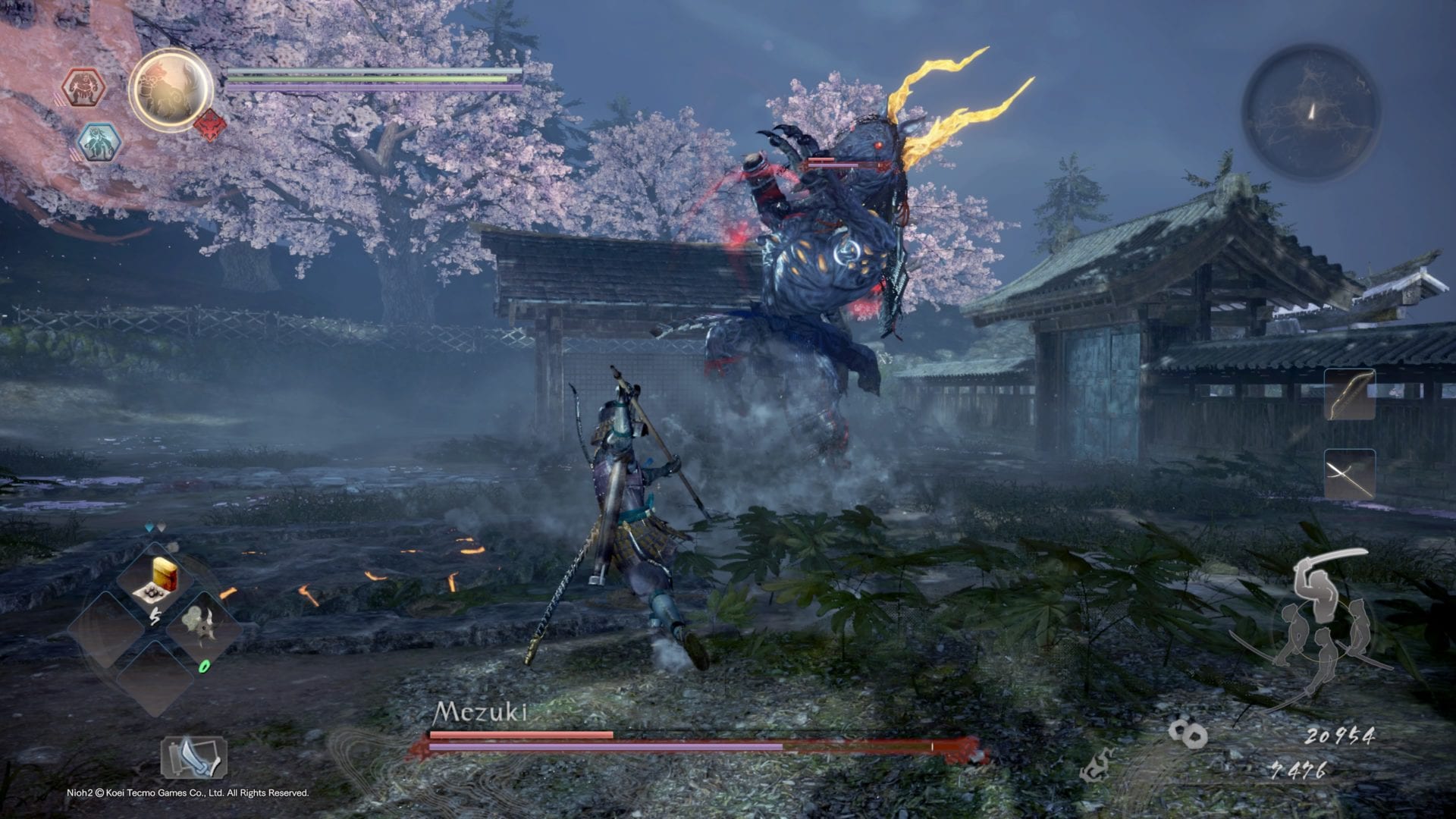Image resolution: width=1456 pixels, height=819 pixels.
Task: Toggle the gray gem above the item wheel
Action: [x=162, y=526]
